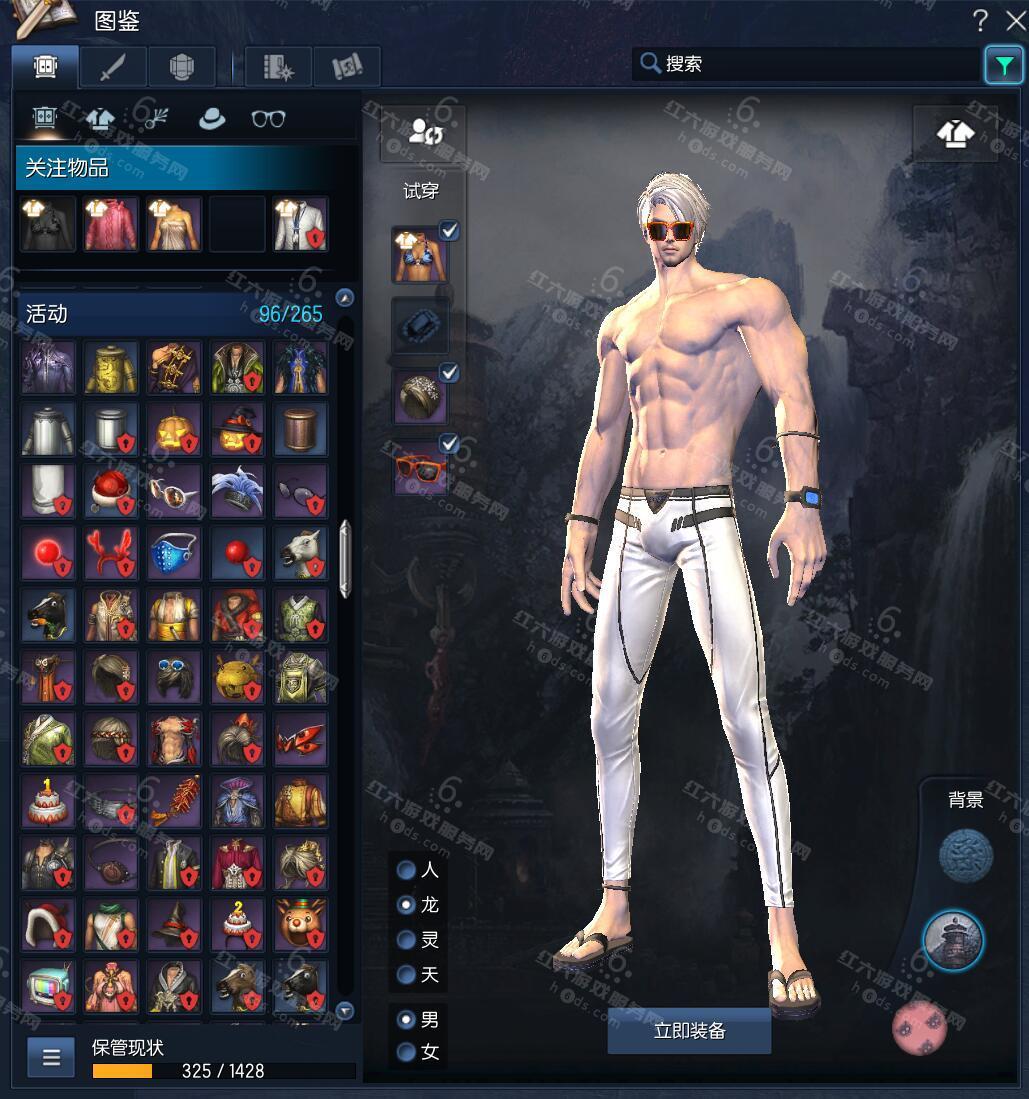Open the glasses category filter
Viewport: 1029px width, 1099px height.
tap(268, 119)
